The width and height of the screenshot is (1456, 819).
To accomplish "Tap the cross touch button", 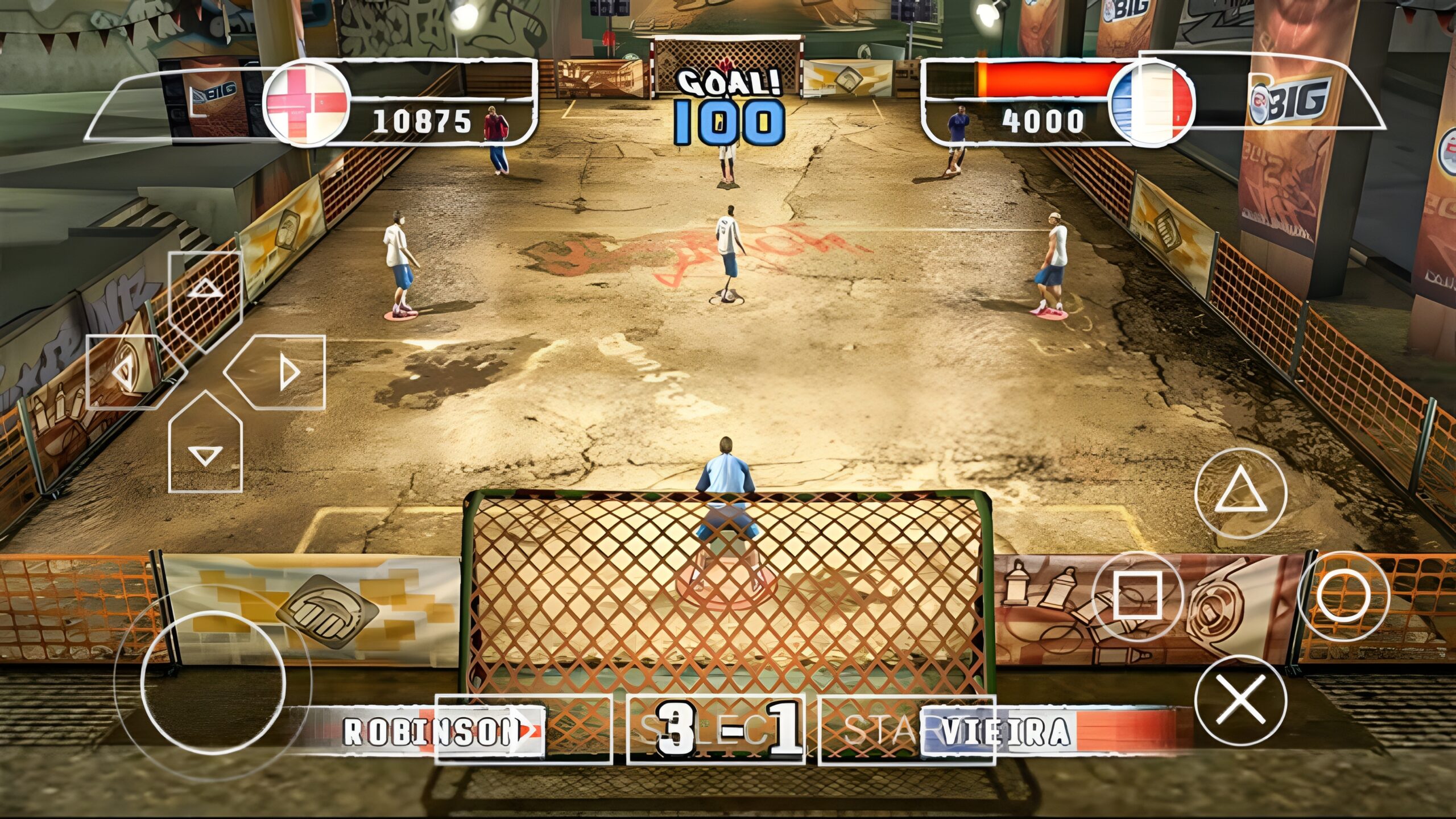I will point(1240,701).
